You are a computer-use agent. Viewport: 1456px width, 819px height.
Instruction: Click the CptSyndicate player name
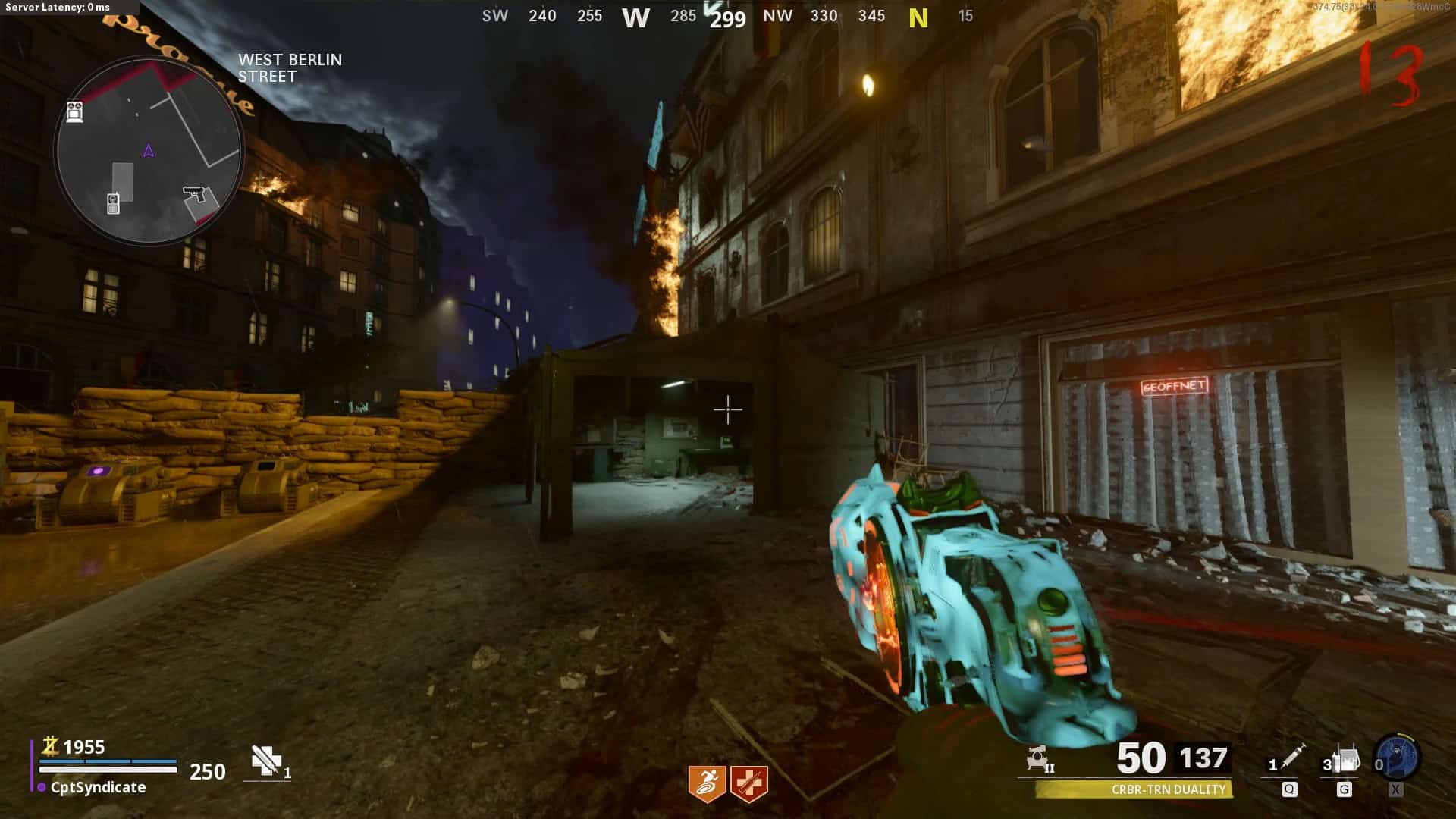click(98, 787)
